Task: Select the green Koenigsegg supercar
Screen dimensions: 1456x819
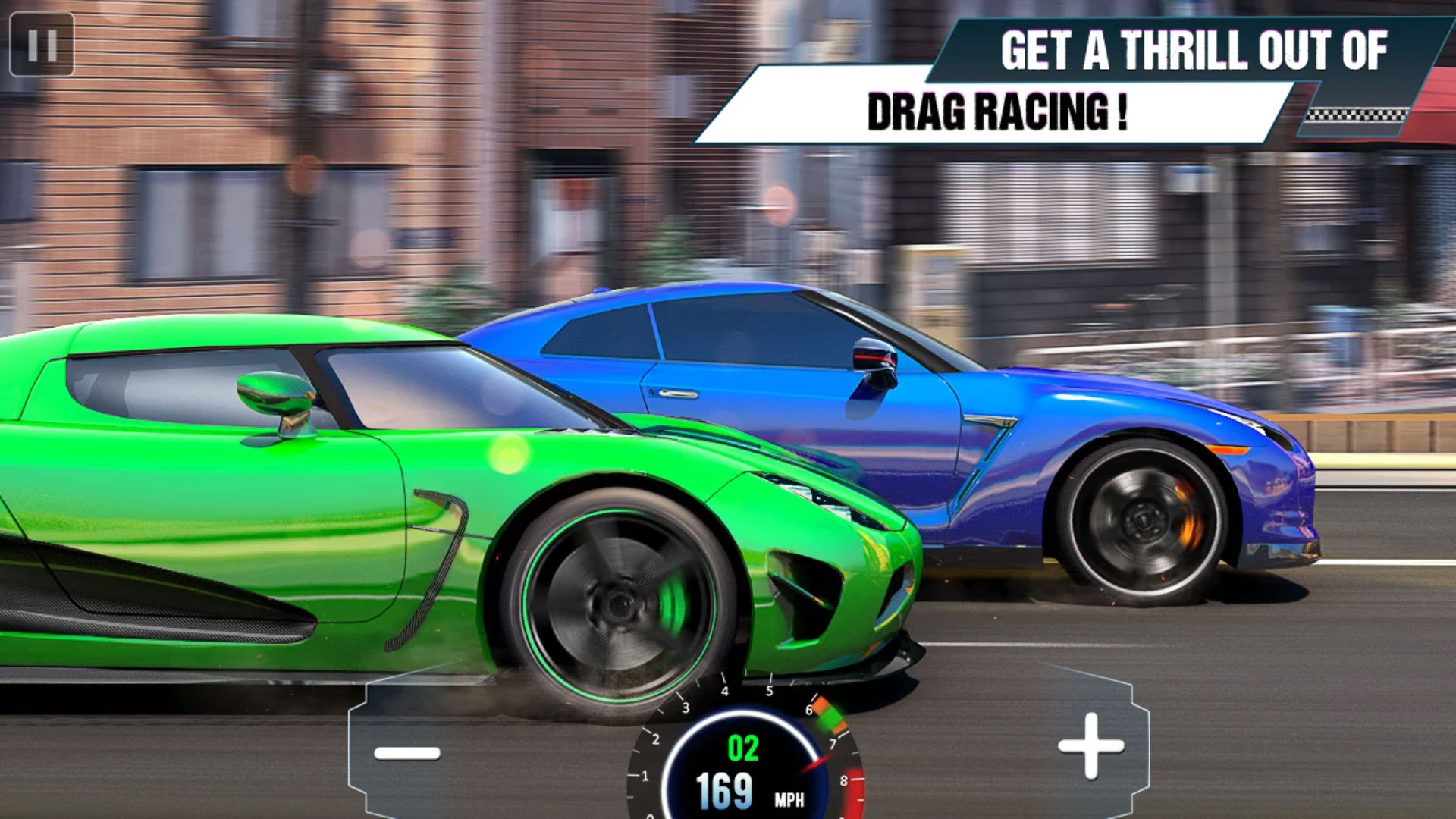Action: coord(379,493)
